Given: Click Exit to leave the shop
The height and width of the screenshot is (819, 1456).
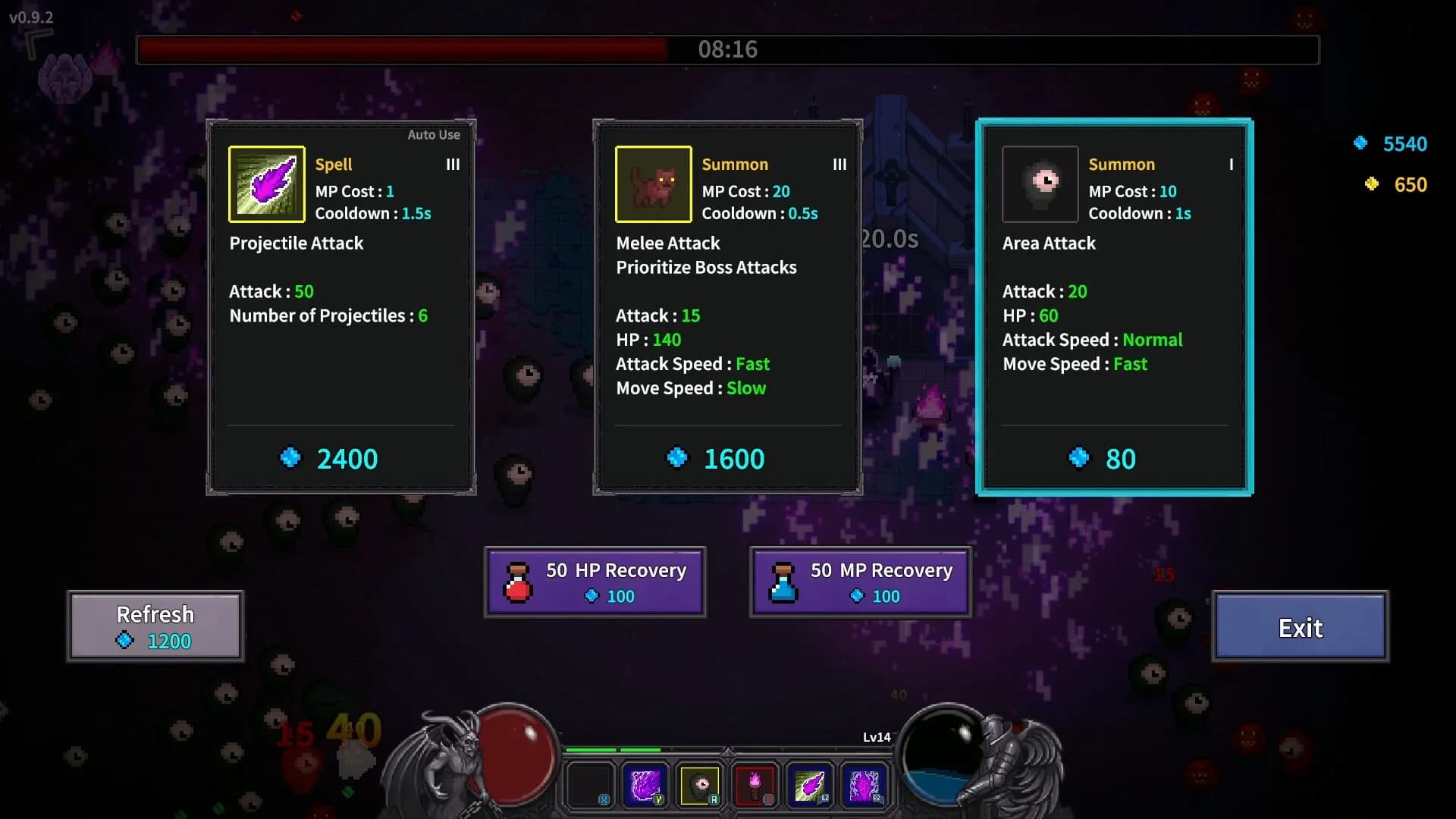Looking at the screenshot, I should click(x=1301, y=627).
